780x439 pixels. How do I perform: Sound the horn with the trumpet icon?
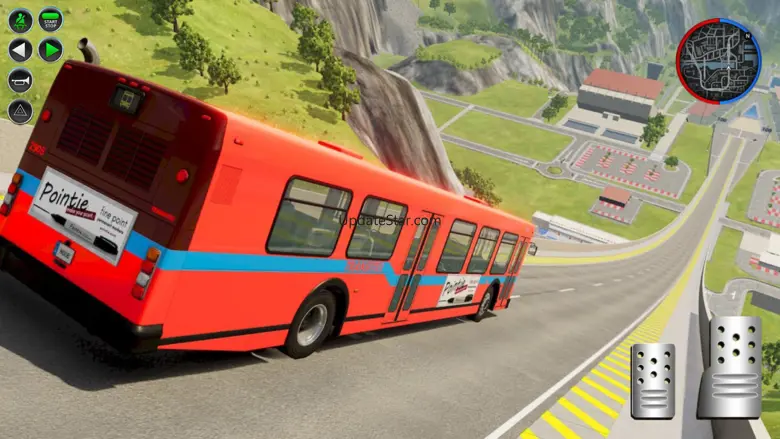tap(20, 80)
